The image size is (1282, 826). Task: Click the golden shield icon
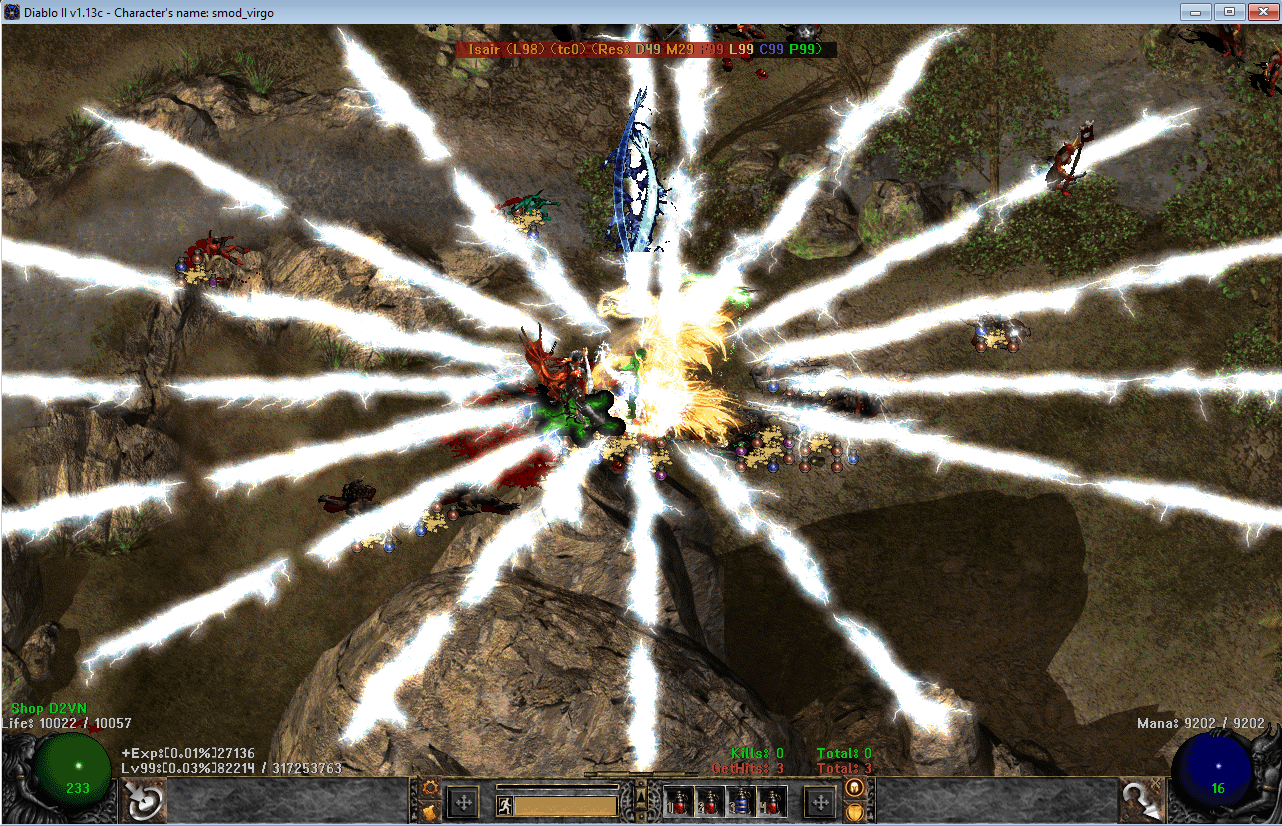855,810
